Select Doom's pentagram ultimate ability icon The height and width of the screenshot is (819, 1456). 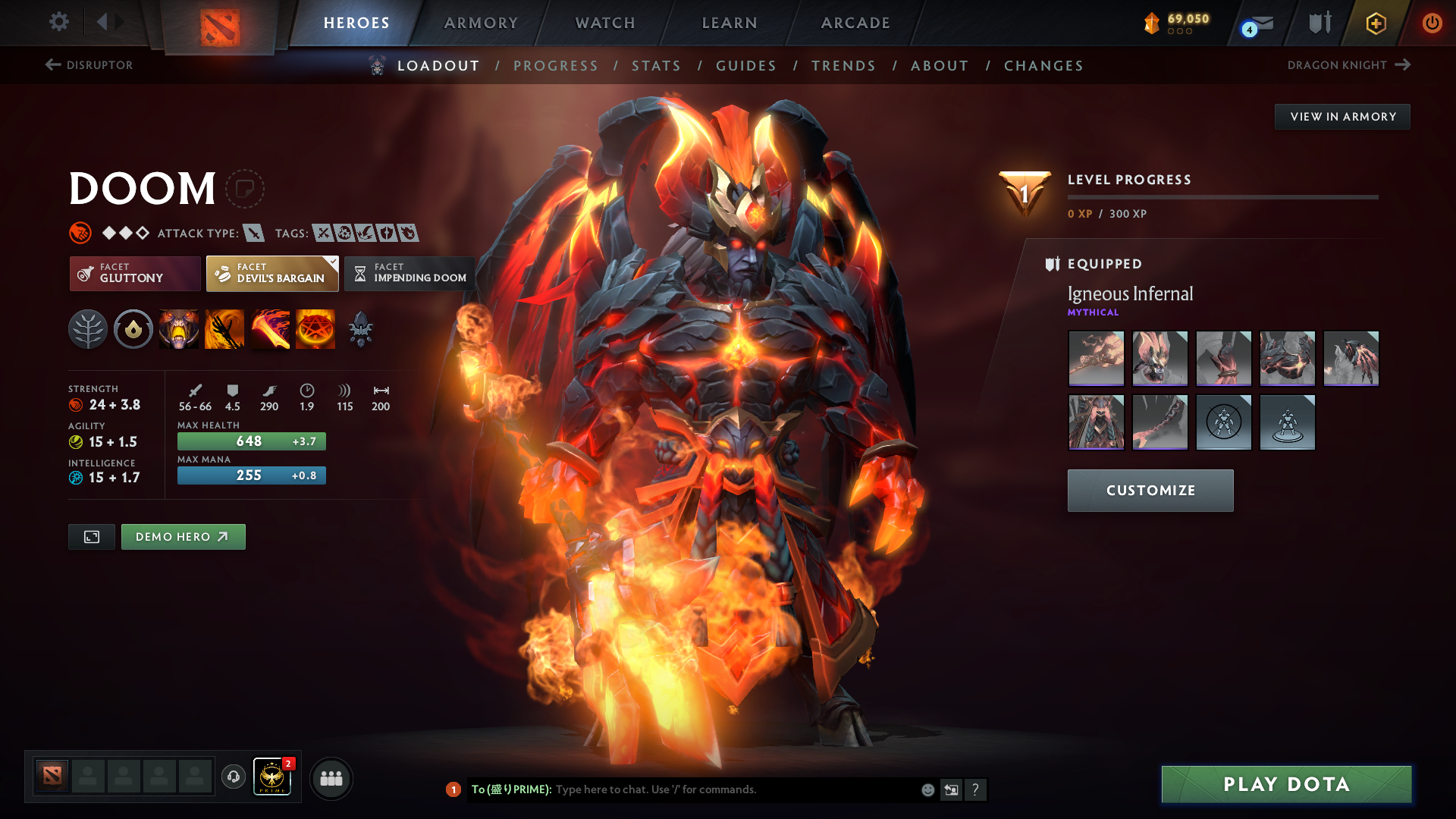[315, 330]
